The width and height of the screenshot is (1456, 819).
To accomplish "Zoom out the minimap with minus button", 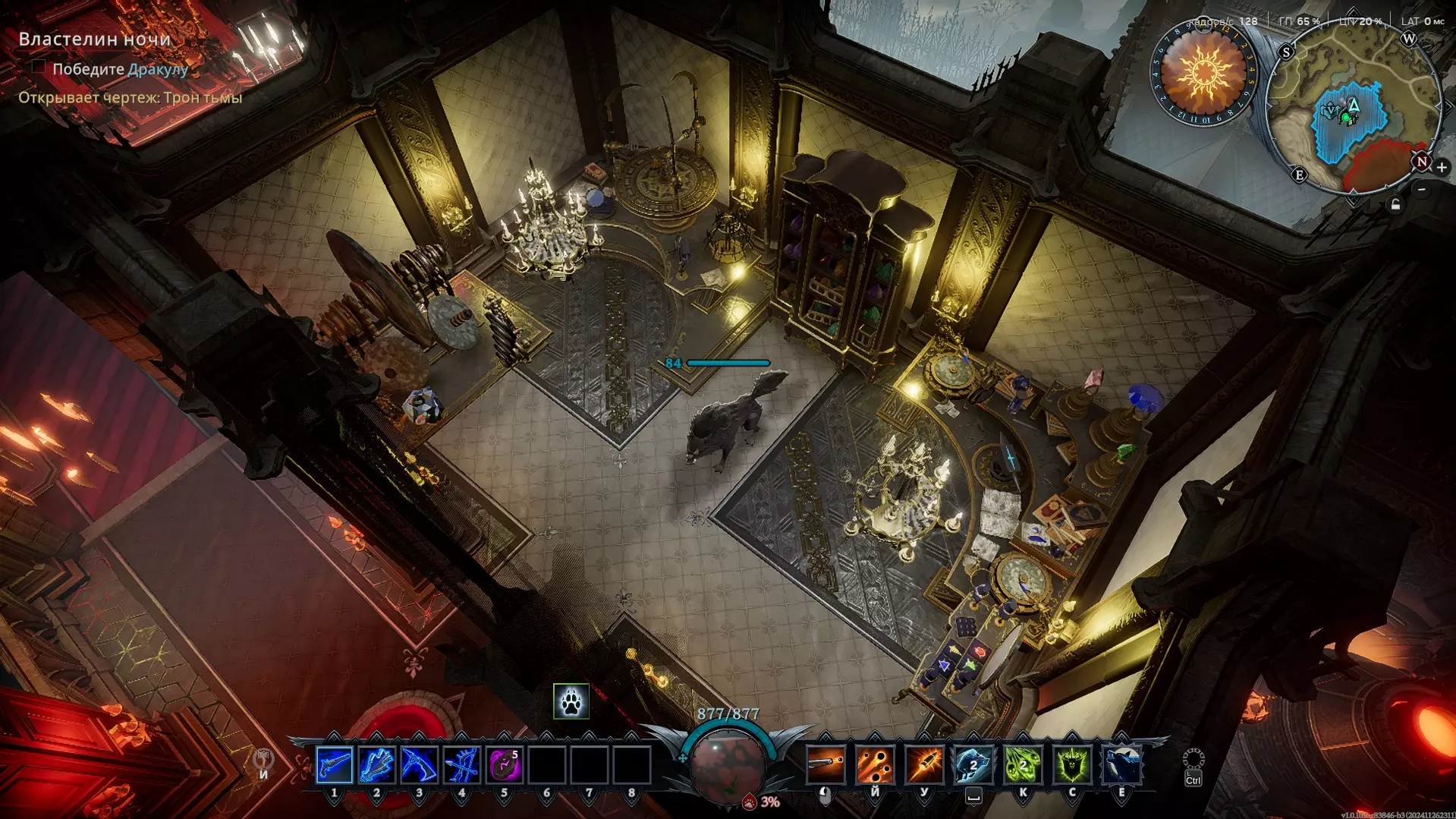I will pos(1422,190).
